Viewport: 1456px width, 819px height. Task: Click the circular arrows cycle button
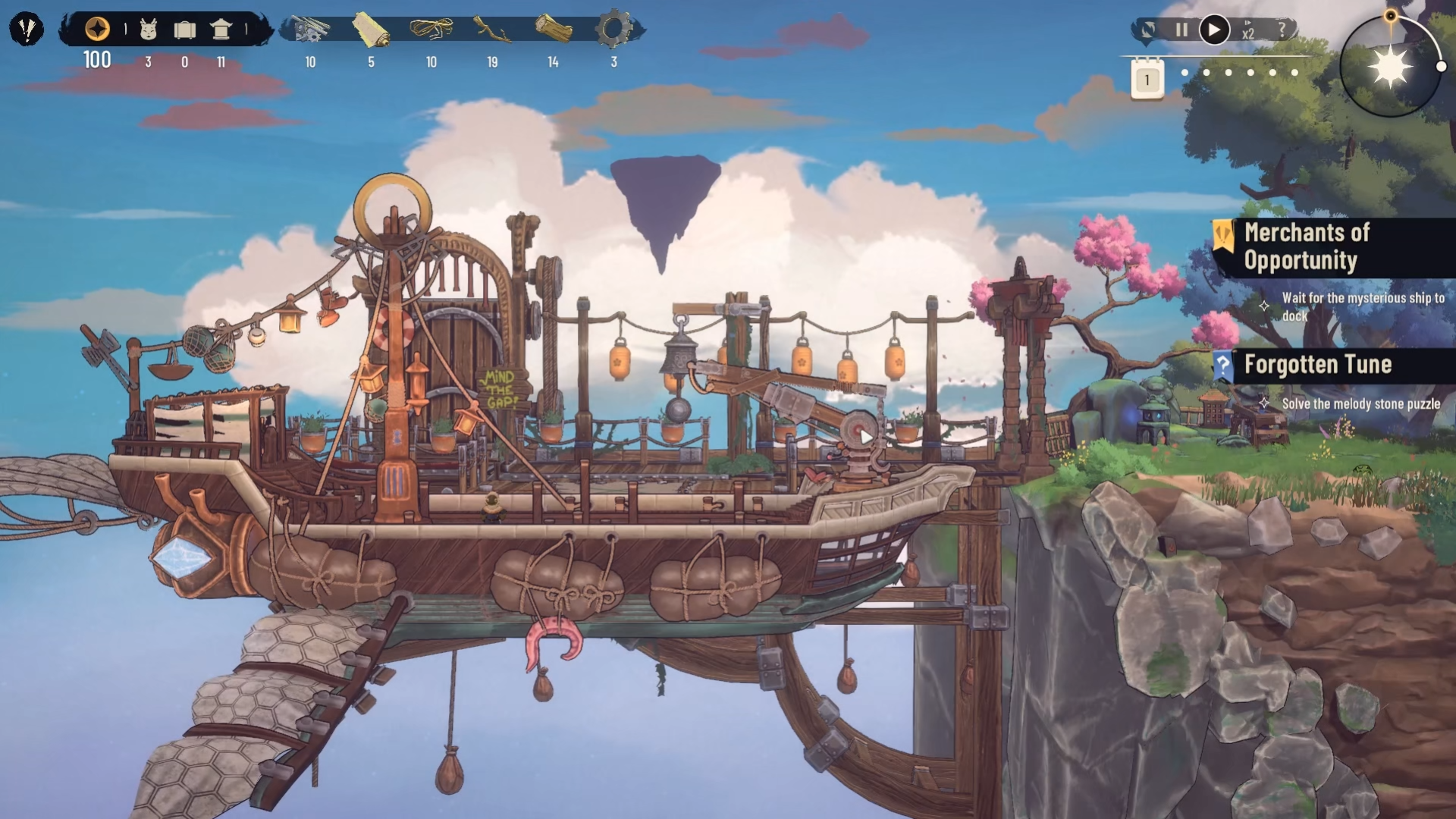click(1149, 30)
